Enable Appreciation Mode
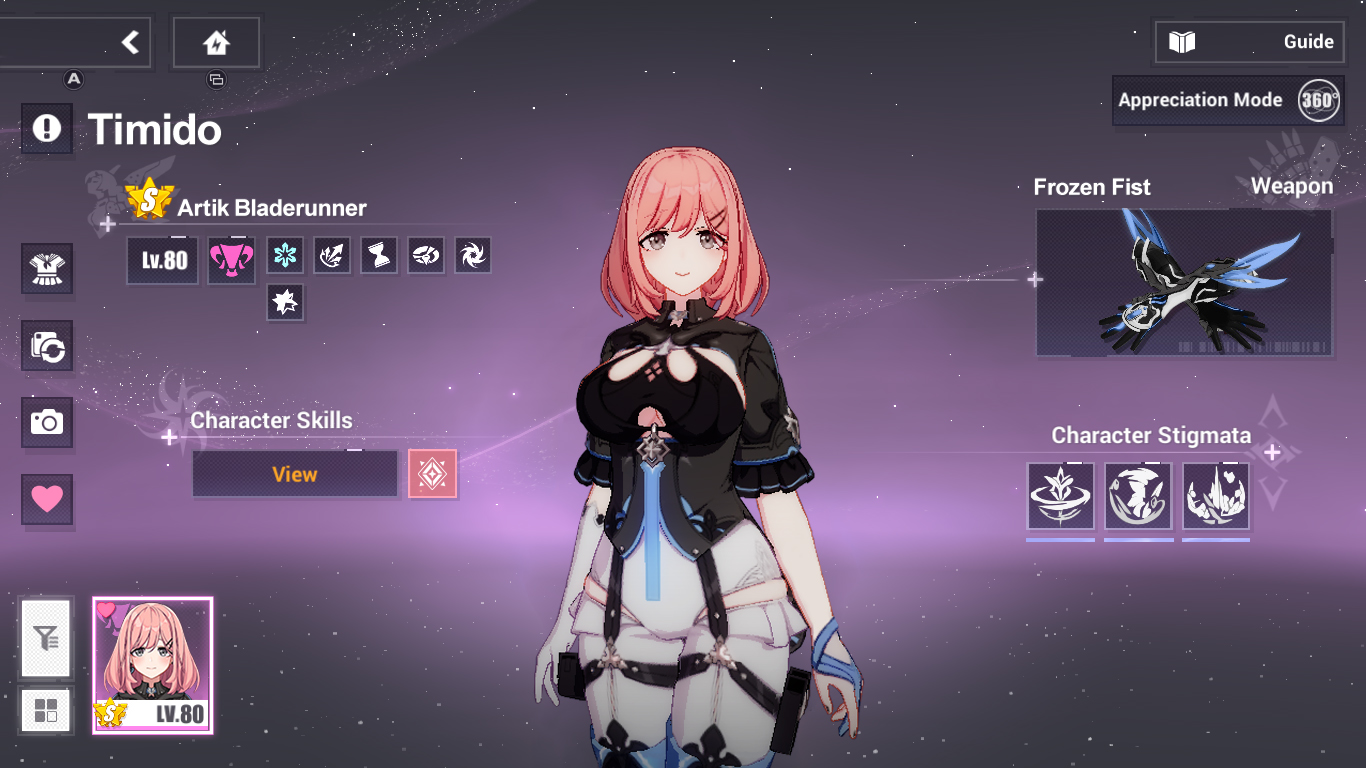 tap(1200, 100)
